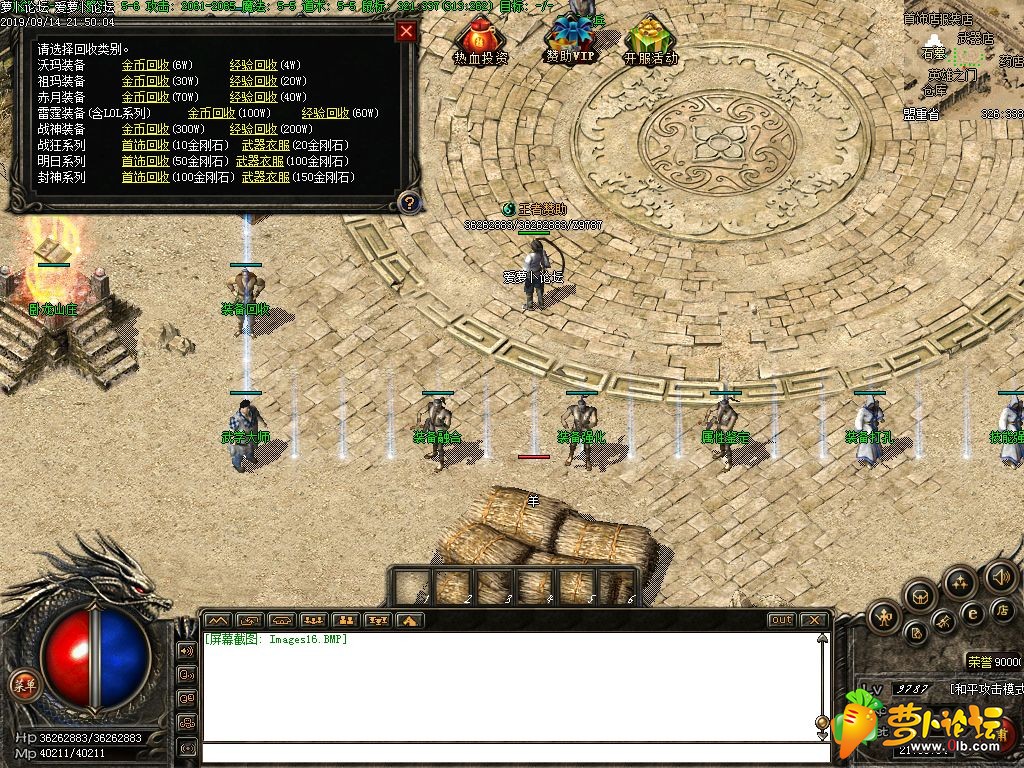Open the 赞助VIP icon

click(x=571, y=40)
